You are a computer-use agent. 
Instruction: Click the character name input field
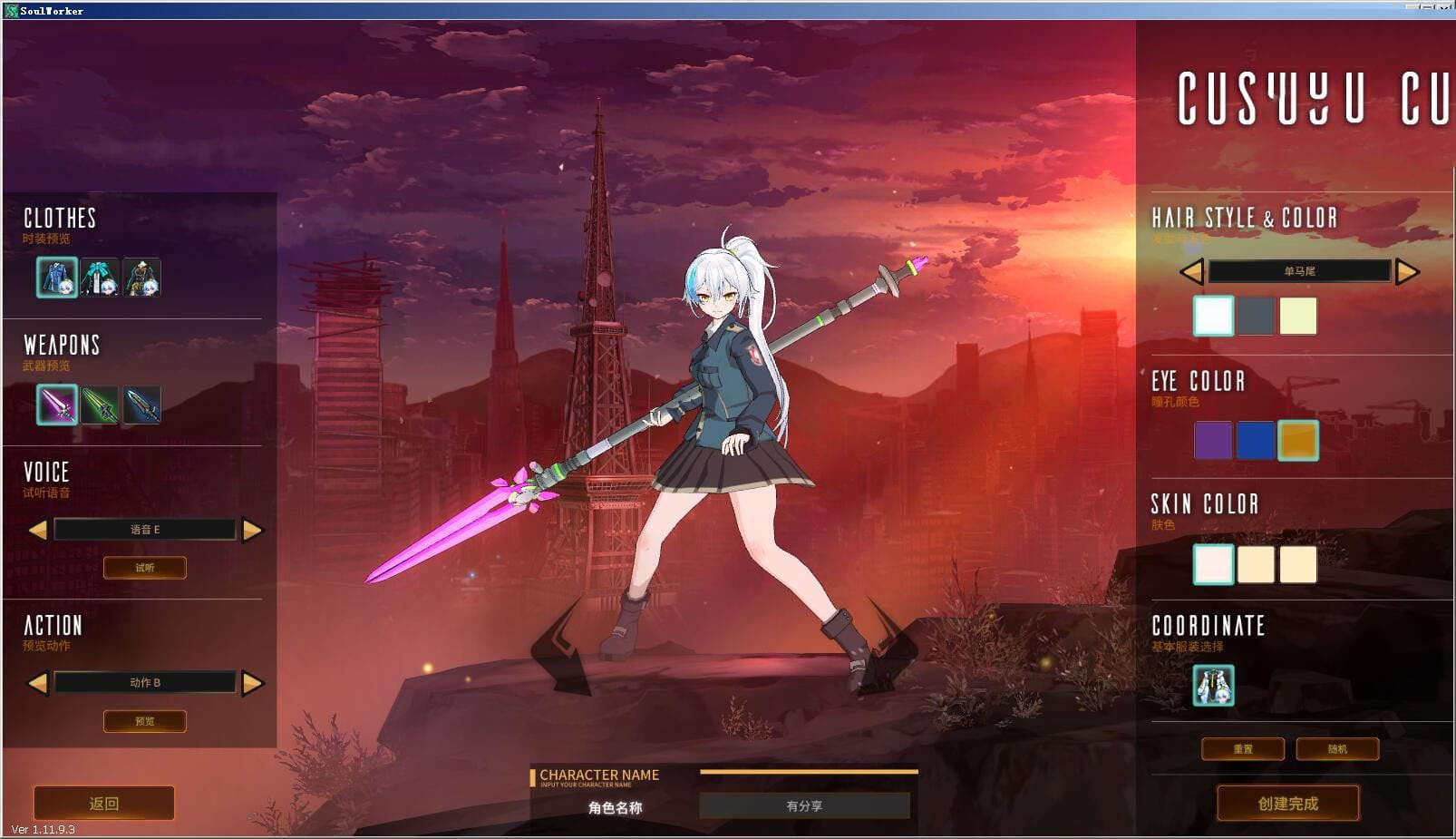803,805
